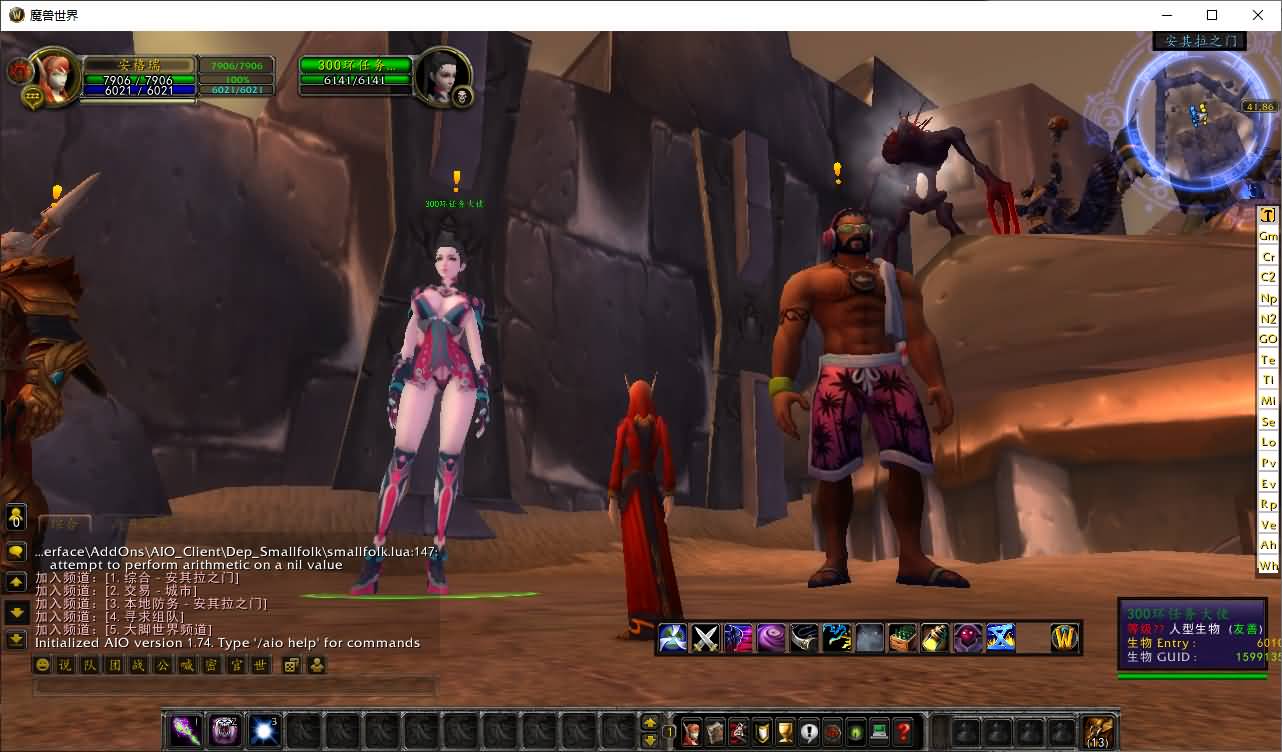The width and height of the screenshot is (1282, 752).
Task: Use the glowing blue-white orb spell
Action: [264, 730]
